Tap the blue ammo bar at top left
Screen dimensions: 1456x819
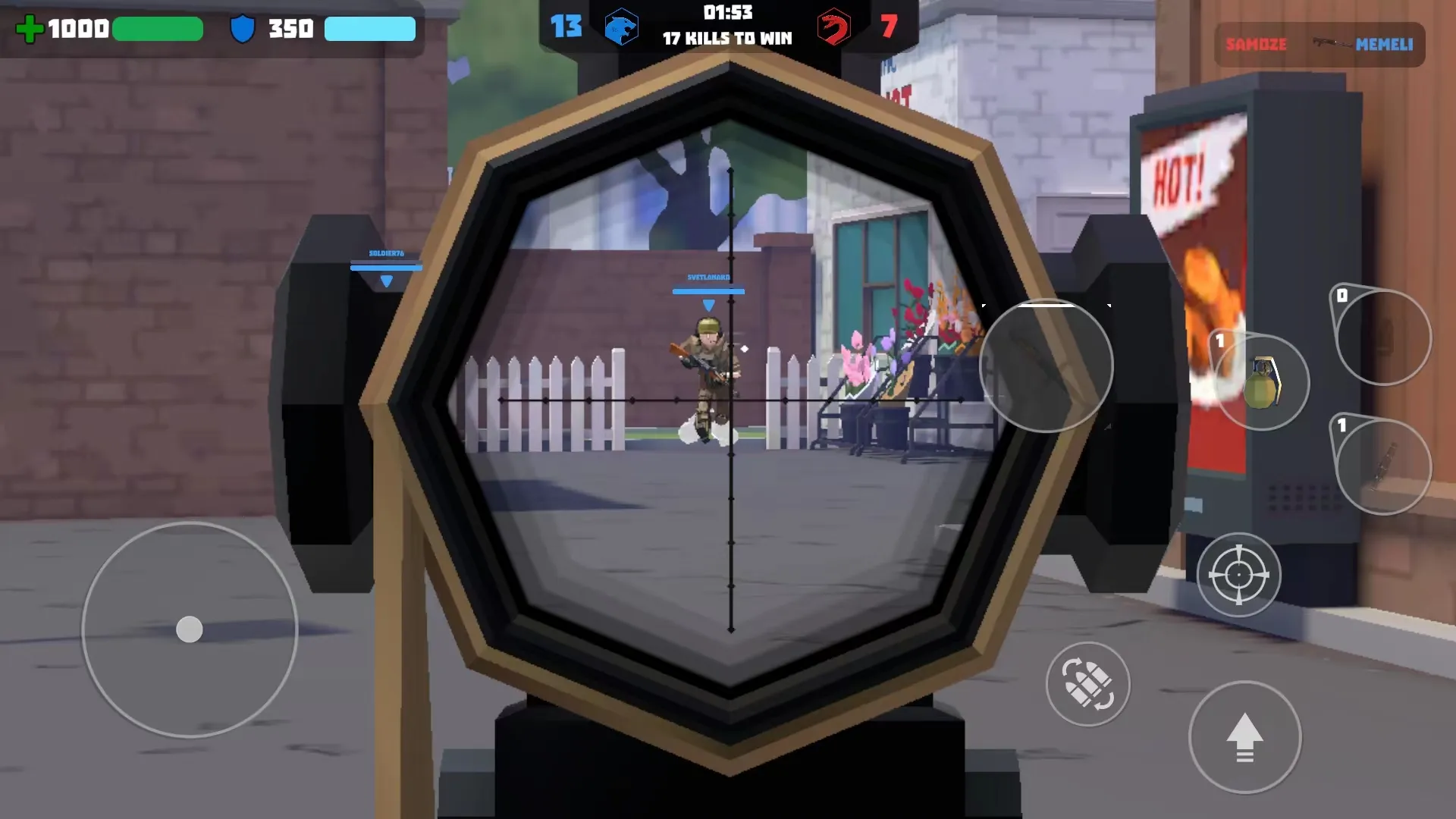pos(370,29)
